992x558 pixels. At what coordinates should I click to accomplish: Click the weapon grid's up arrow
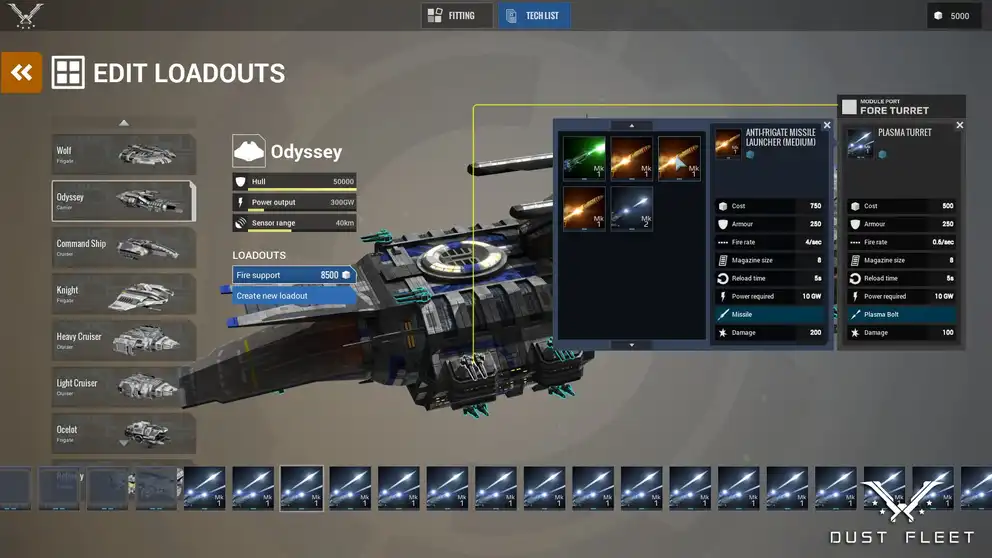[x=632, y=126]
